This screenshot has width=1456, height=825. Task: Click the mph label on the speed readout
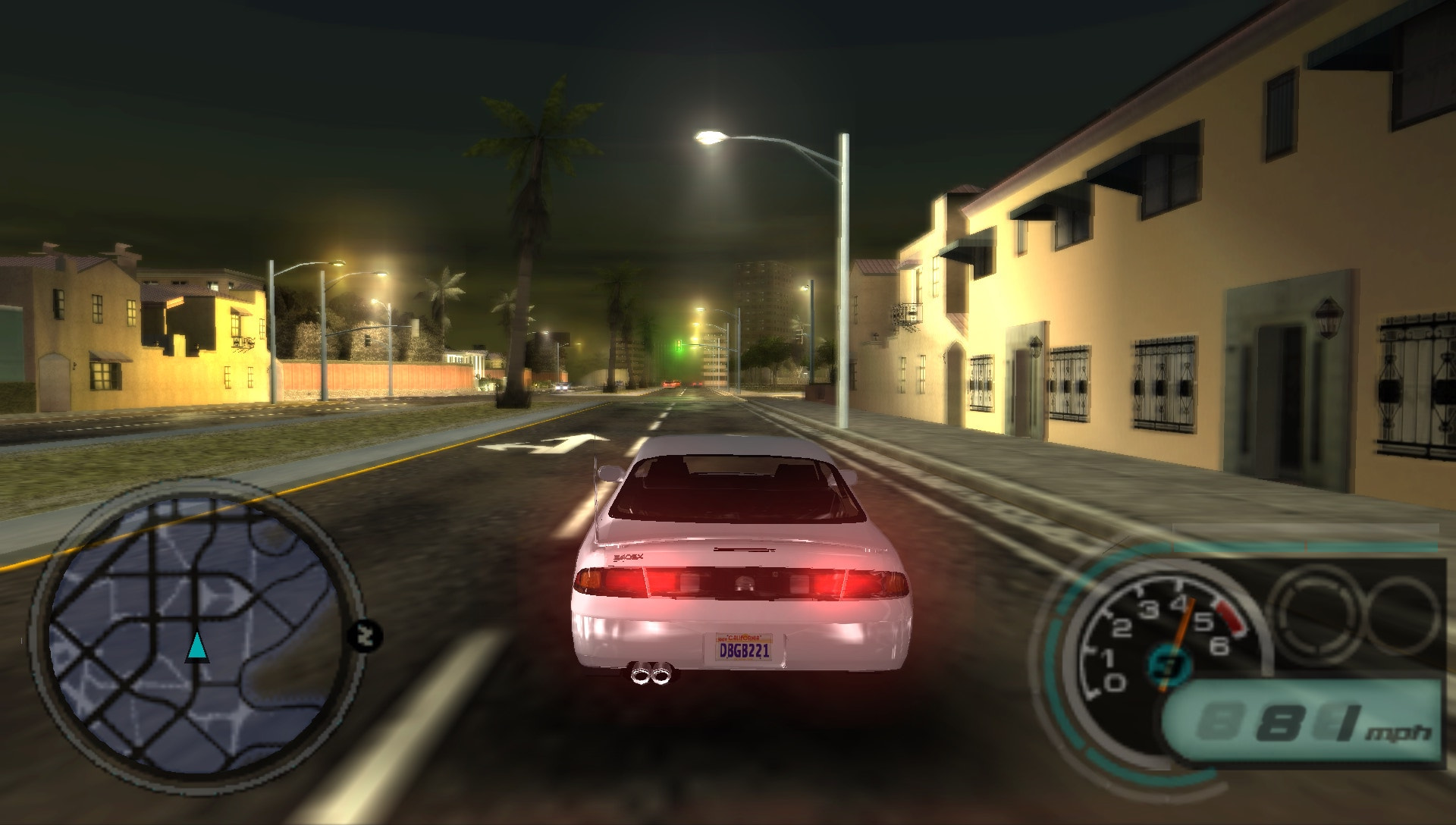click(1398, 733)
